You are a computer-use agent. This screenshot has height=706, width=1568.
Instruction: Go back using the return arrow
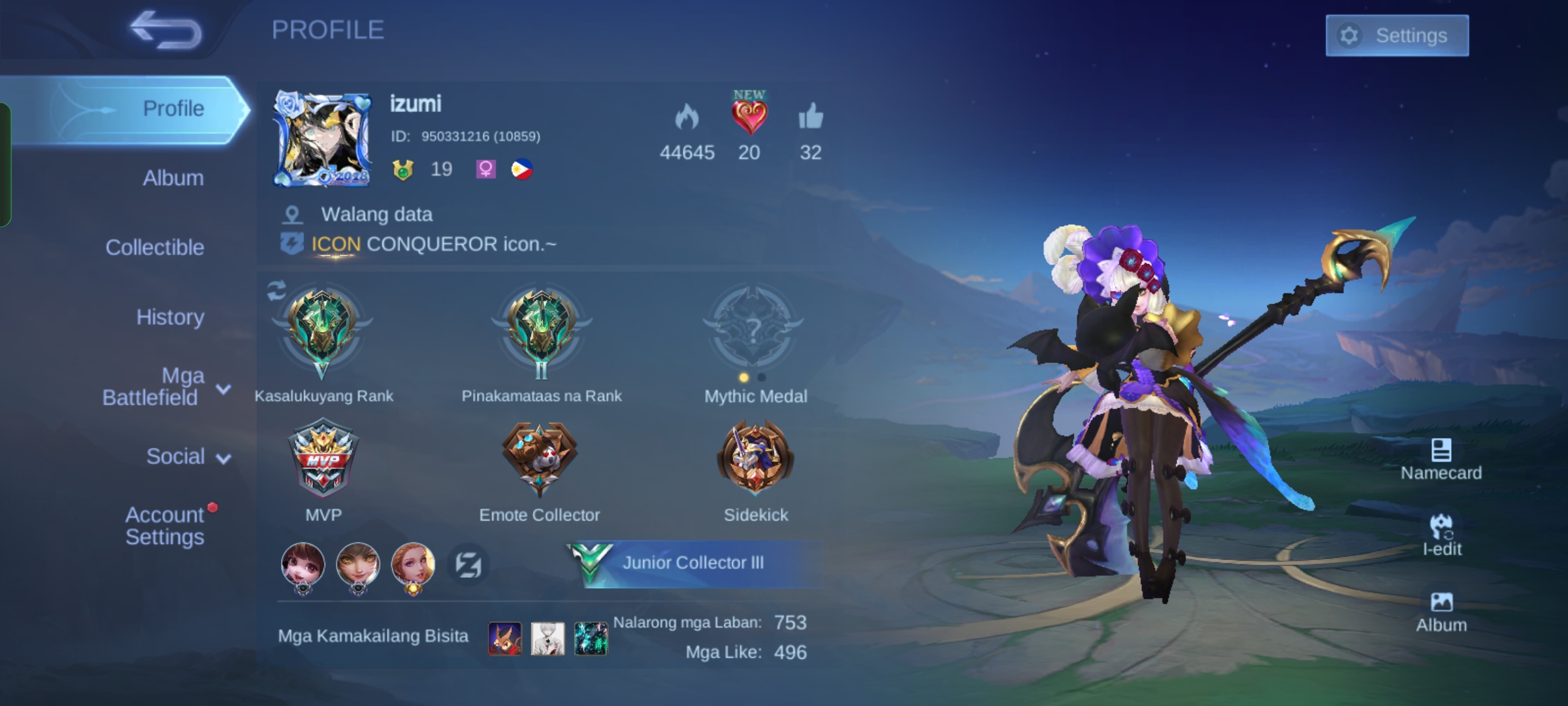tap(166, 30)
